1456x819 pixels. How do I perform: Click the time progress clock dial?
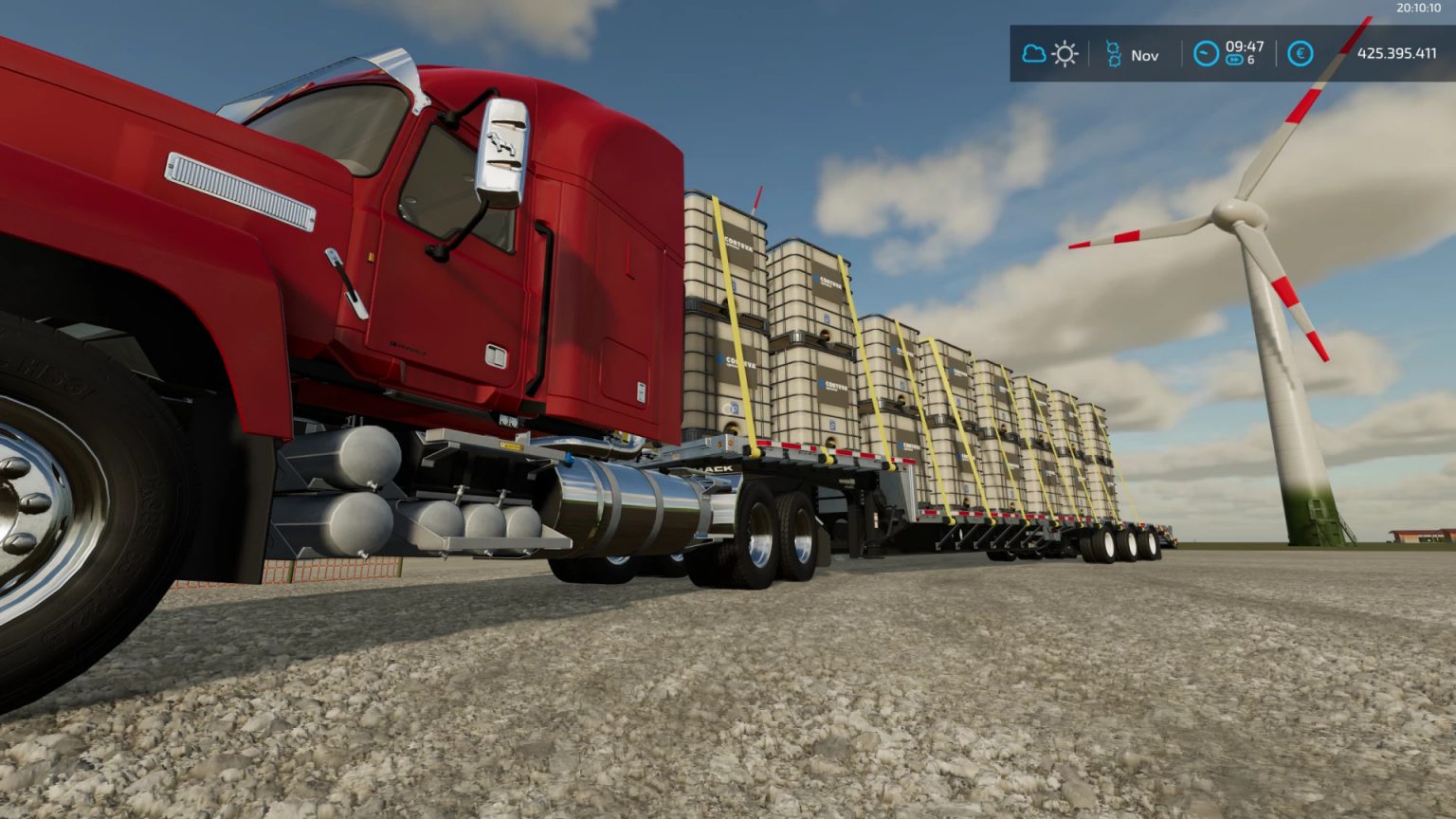pos(1205,53)
